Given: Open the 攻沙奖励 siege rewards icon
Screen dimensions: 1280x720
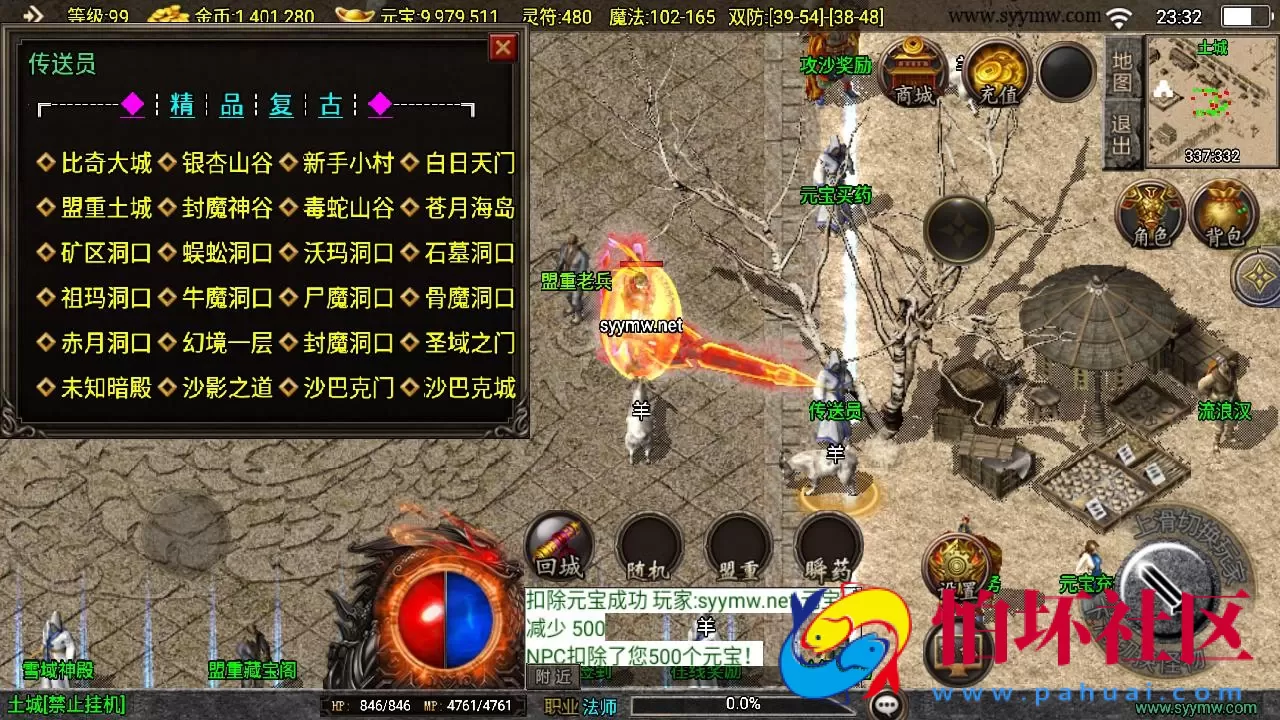Looking at the screenshot, I should click(833, 65).
